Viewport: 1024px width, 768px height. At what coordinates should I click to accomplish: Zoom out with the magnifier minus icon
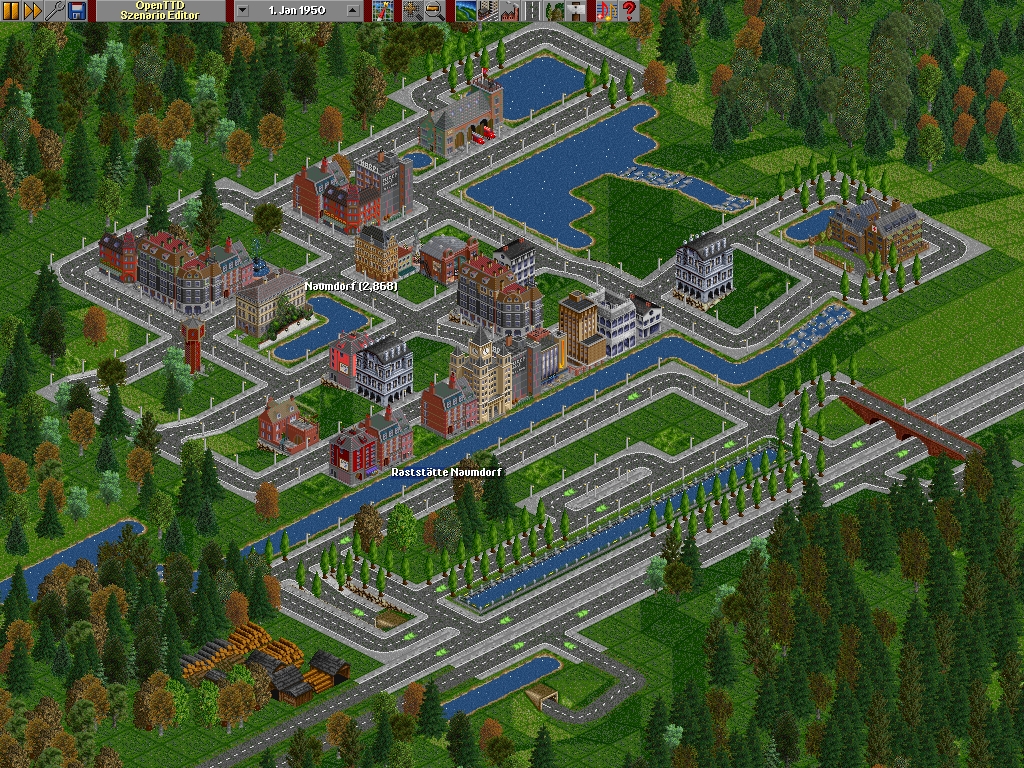[x=435, y=11]
